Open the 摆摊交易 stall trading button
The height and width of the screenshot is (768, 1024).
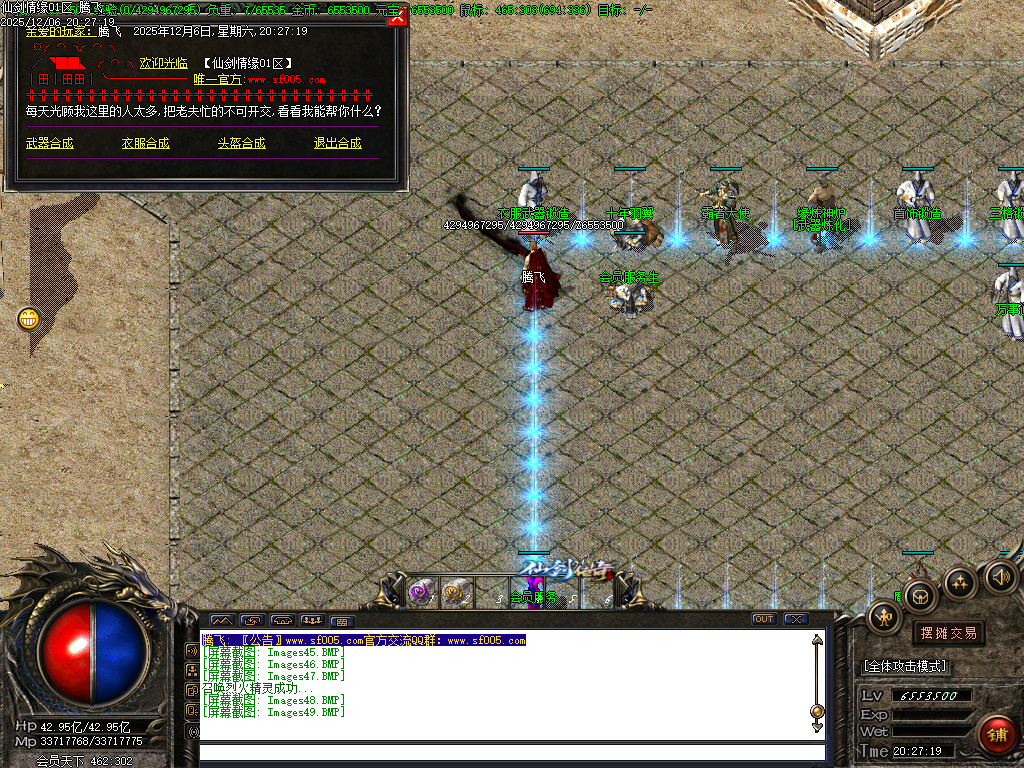[x=948, y=633]
